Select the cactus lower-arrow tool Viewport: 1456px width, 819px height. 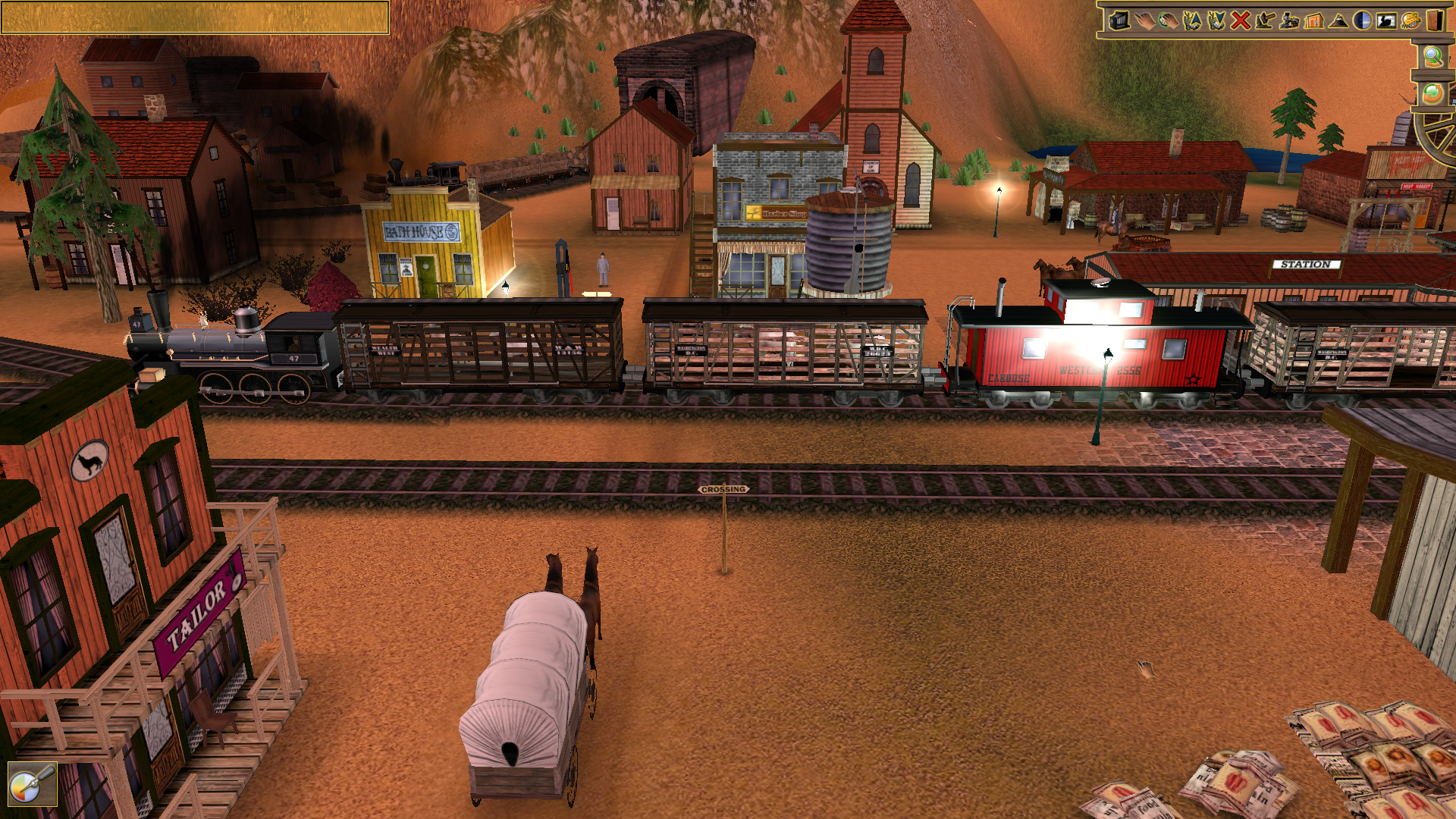[1216, 20]
